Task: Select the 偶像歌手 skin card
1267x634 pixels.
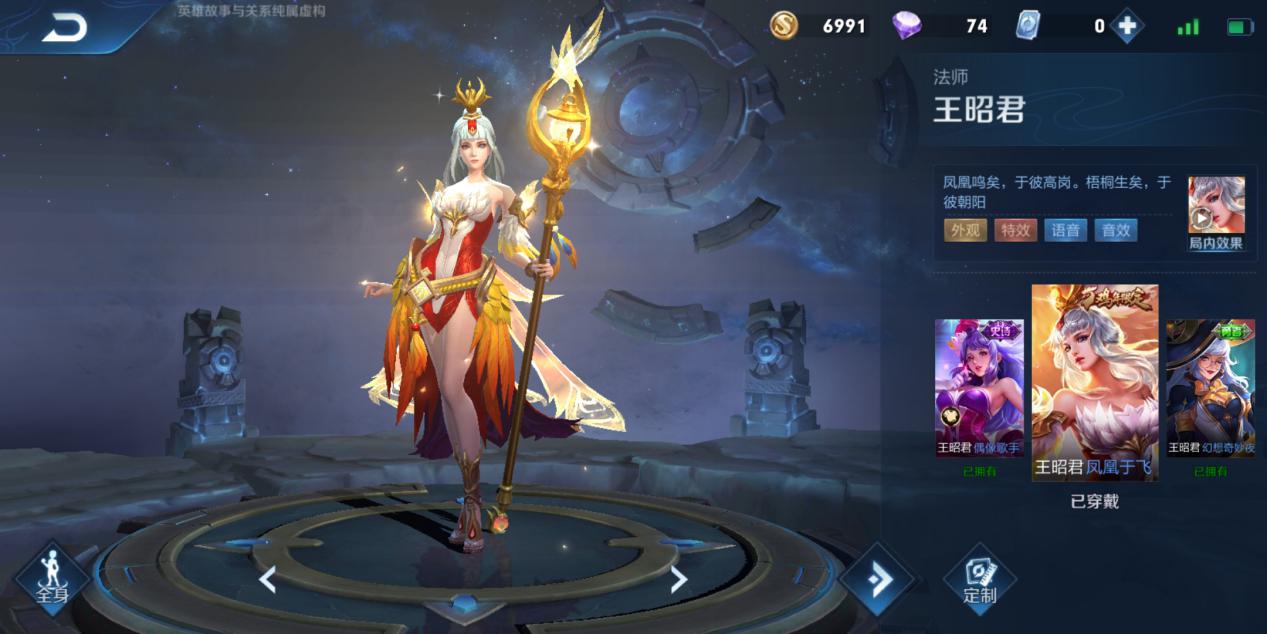Action: pyautogui.click(x=979, y=388)
